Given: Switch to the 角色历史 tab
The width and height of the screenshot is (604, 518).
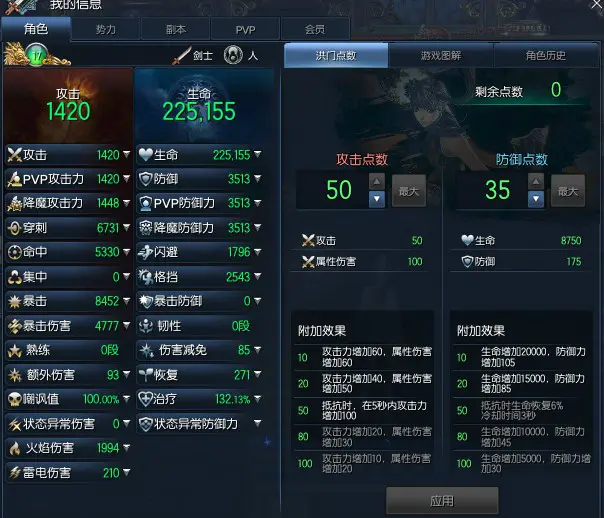Looking at the screenshot, I should 545,55.
